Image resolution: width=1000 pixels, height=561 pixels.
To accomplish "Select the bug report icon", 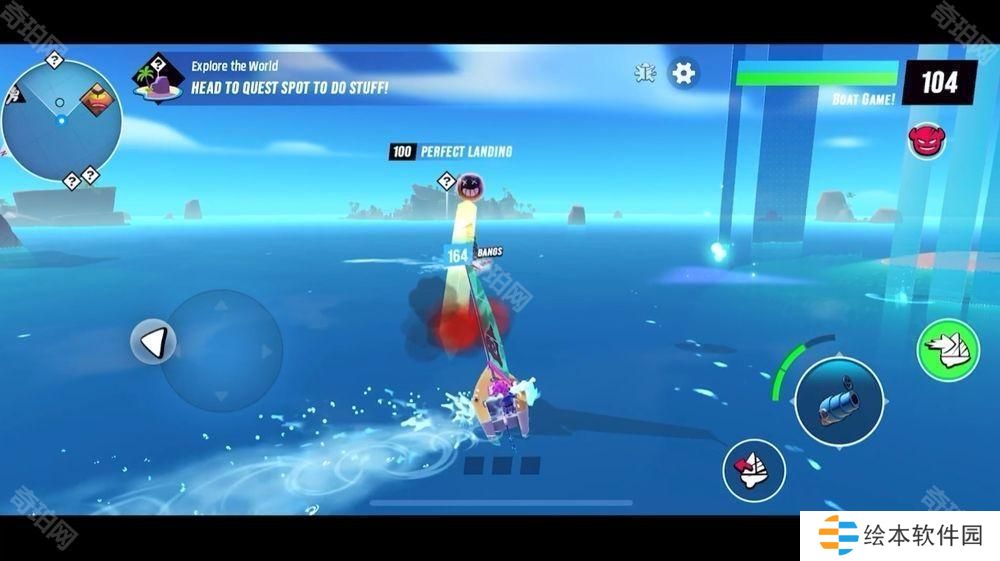I will [646, 73].
